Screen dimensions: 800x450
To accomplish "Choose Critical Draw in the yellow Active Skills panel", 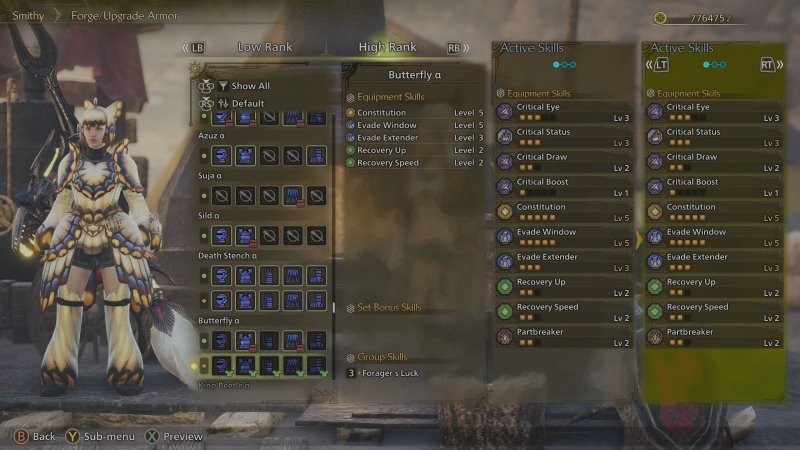I will coord(713,162).
